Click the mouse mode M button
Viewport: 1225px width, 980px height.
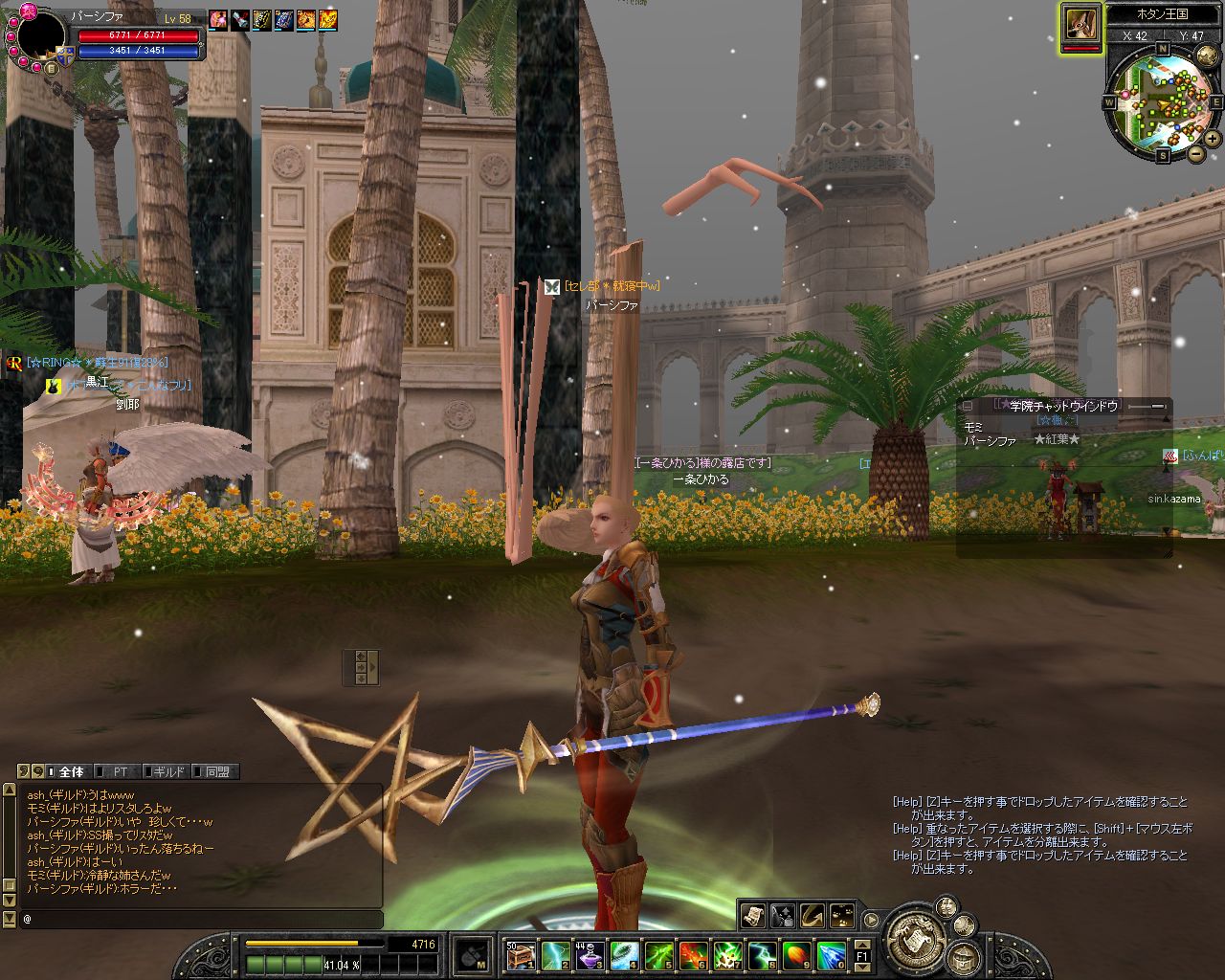click(472, 955)
